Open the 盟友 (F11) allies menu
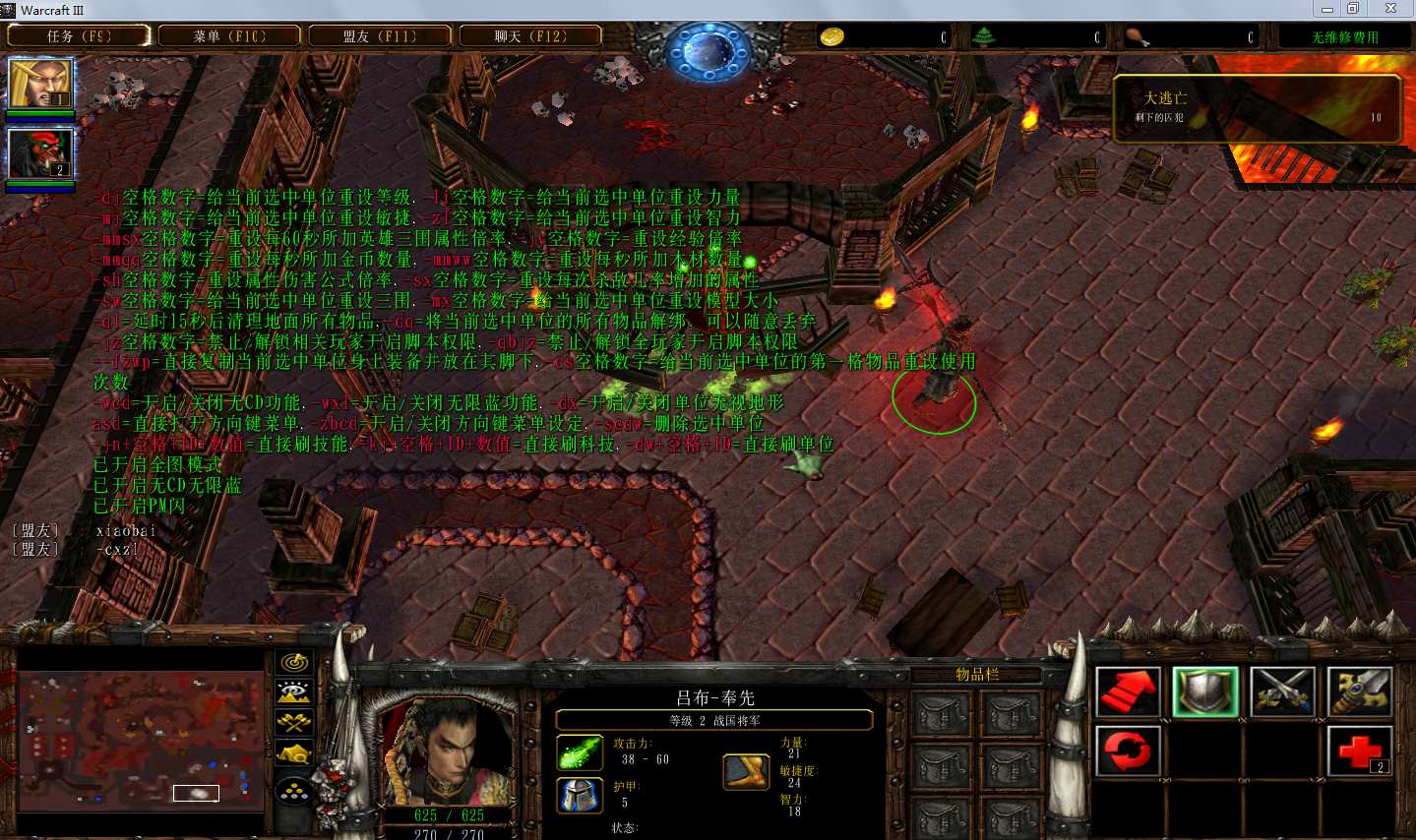This screenshot has height=840, width=1416. 380,36
